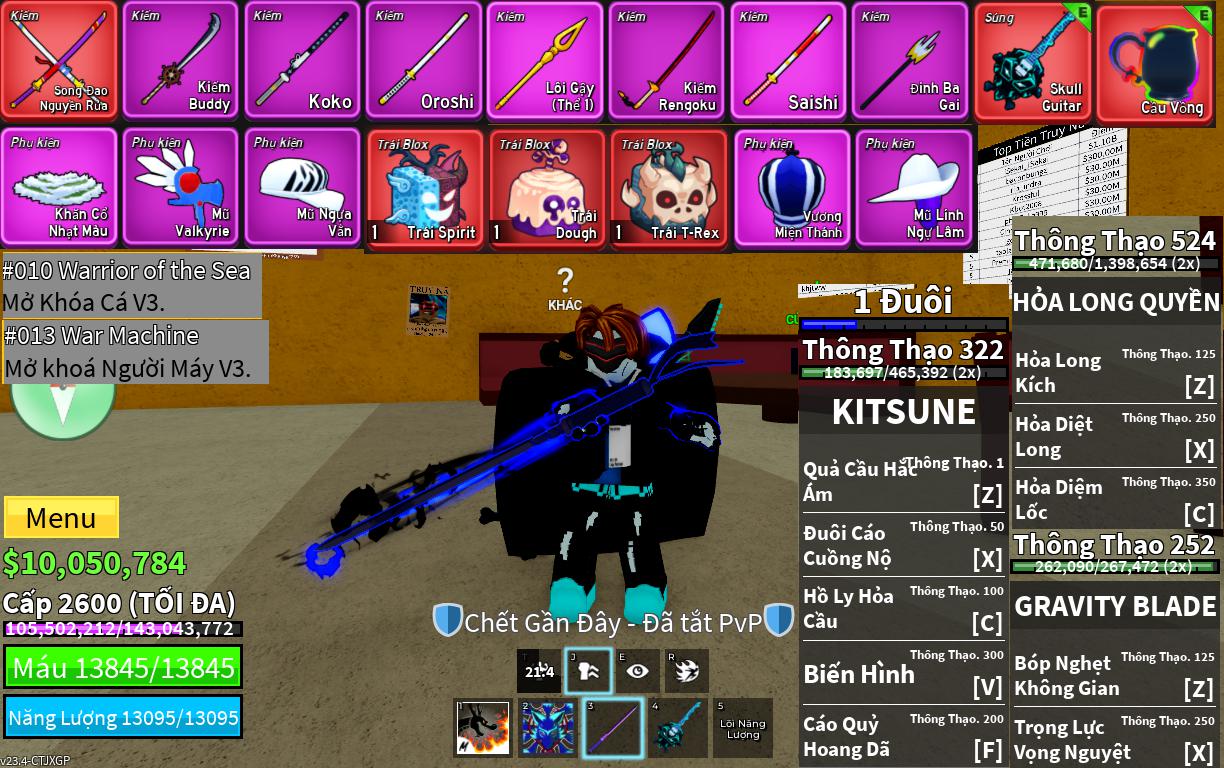
Task: Select the Koko sword inventory slot
Action: tap(302, 61)
